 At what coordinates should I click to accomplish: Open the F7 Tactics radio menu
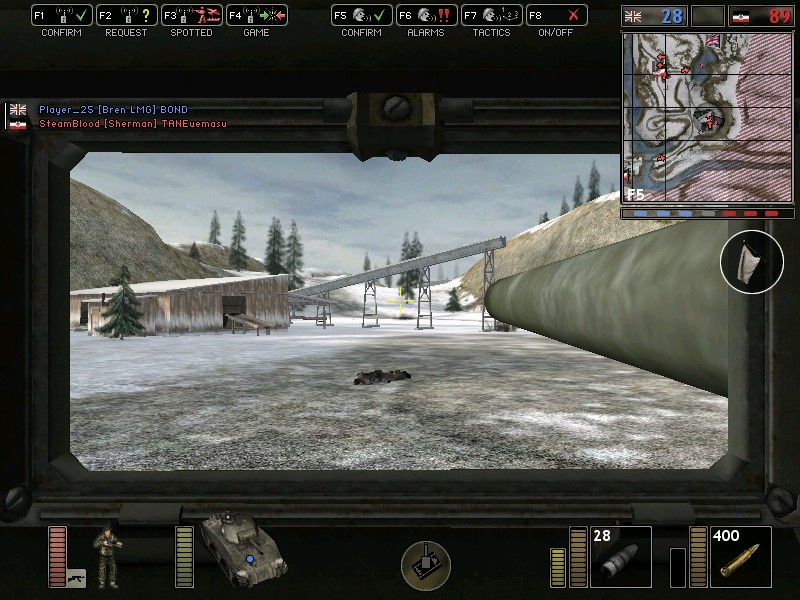[x=491, y=16]
